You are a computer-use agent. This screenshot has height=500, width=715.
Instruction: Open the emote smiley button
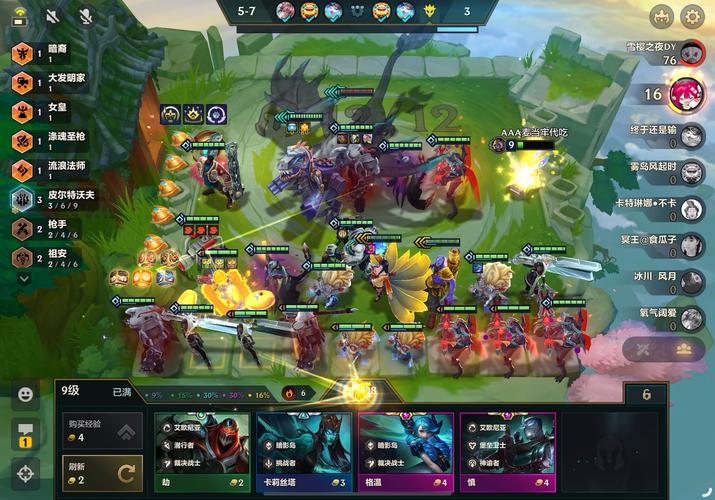[25, 394]
